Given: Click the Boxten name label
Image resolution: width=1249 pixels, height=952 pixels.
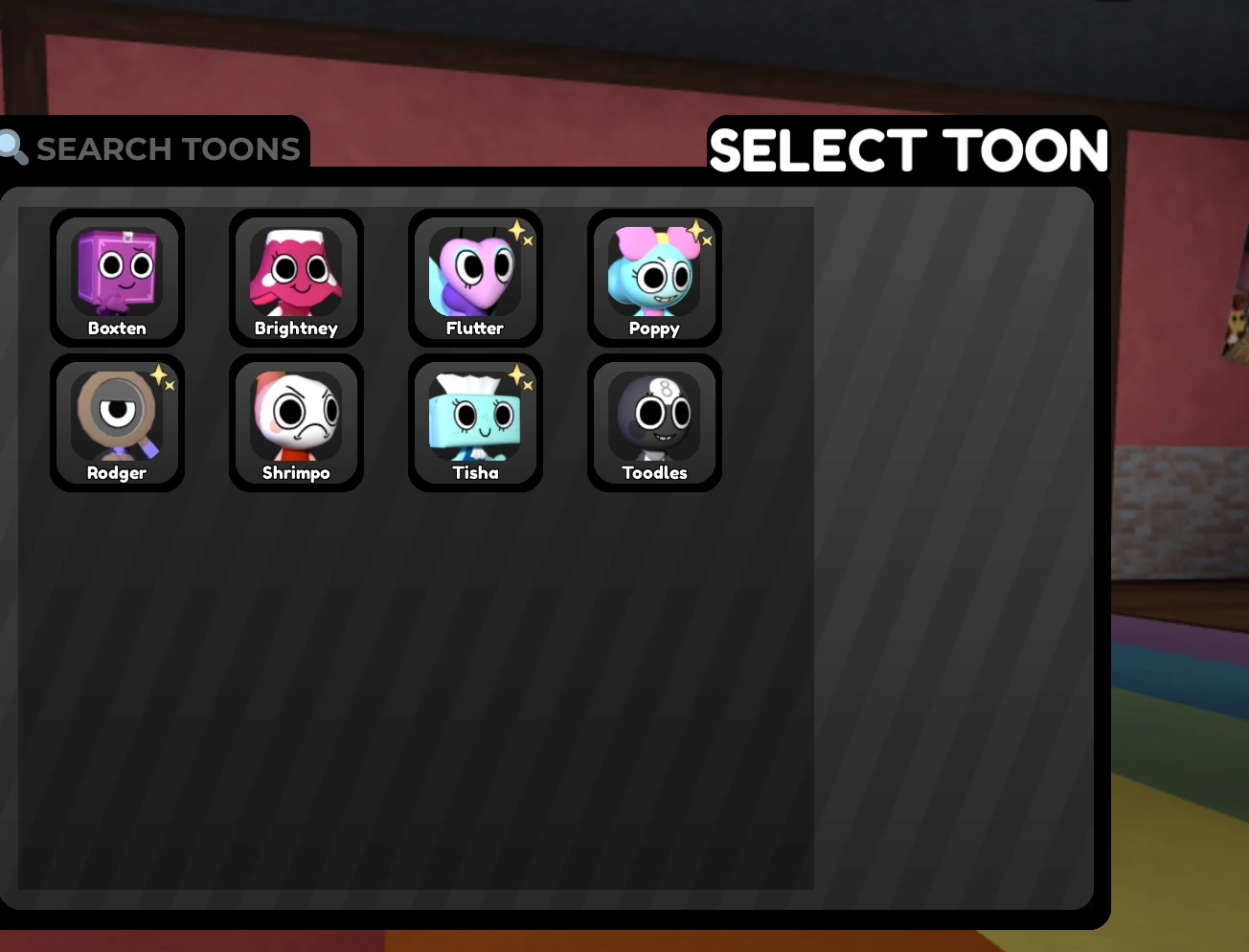Looking at the screenshot, I should [117, 328].
